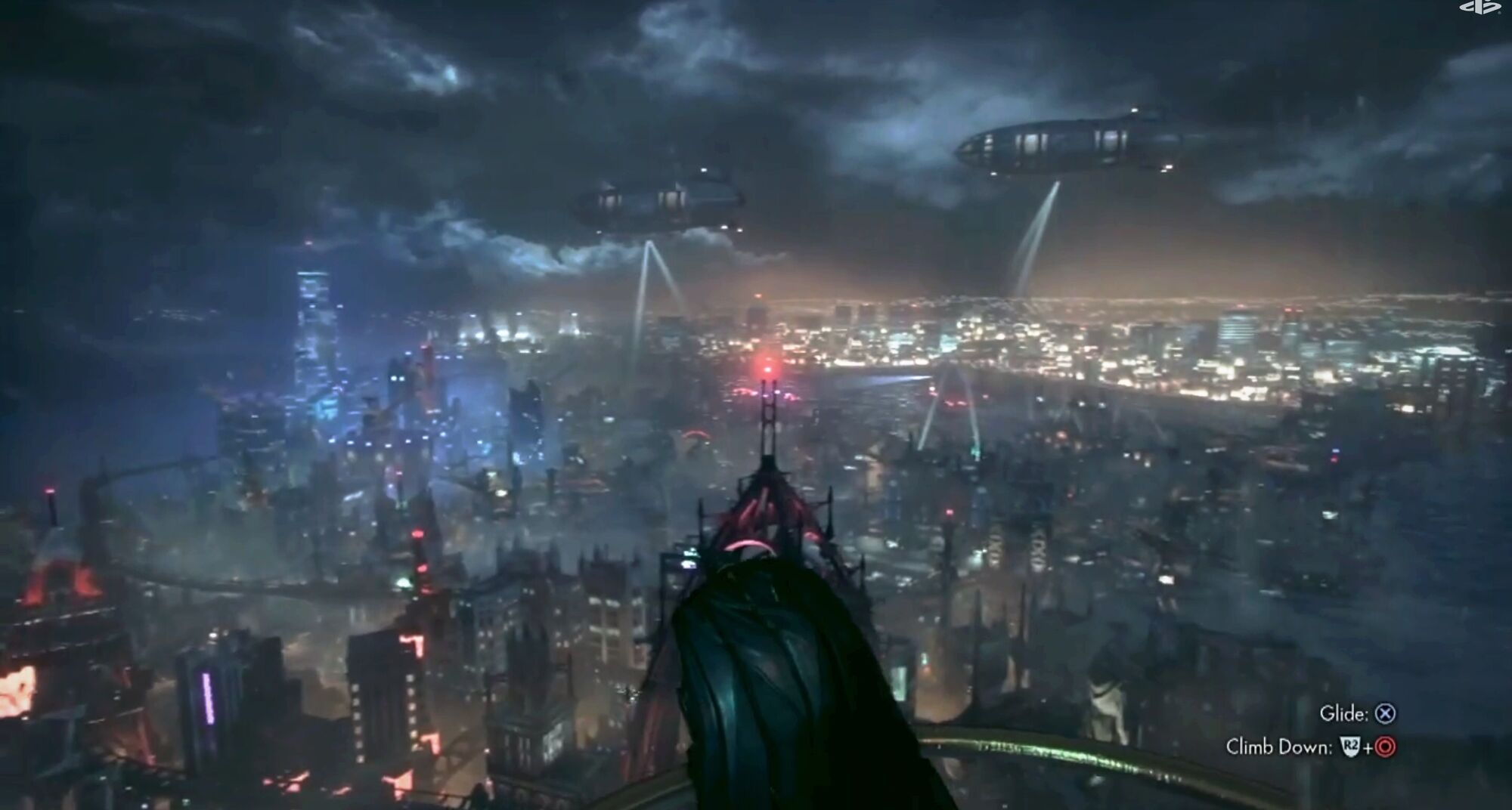Click the R2 trigger icon in Climb Down prompt
Viewport: 1512px width, 810px height.
[x=1351, y=748]
